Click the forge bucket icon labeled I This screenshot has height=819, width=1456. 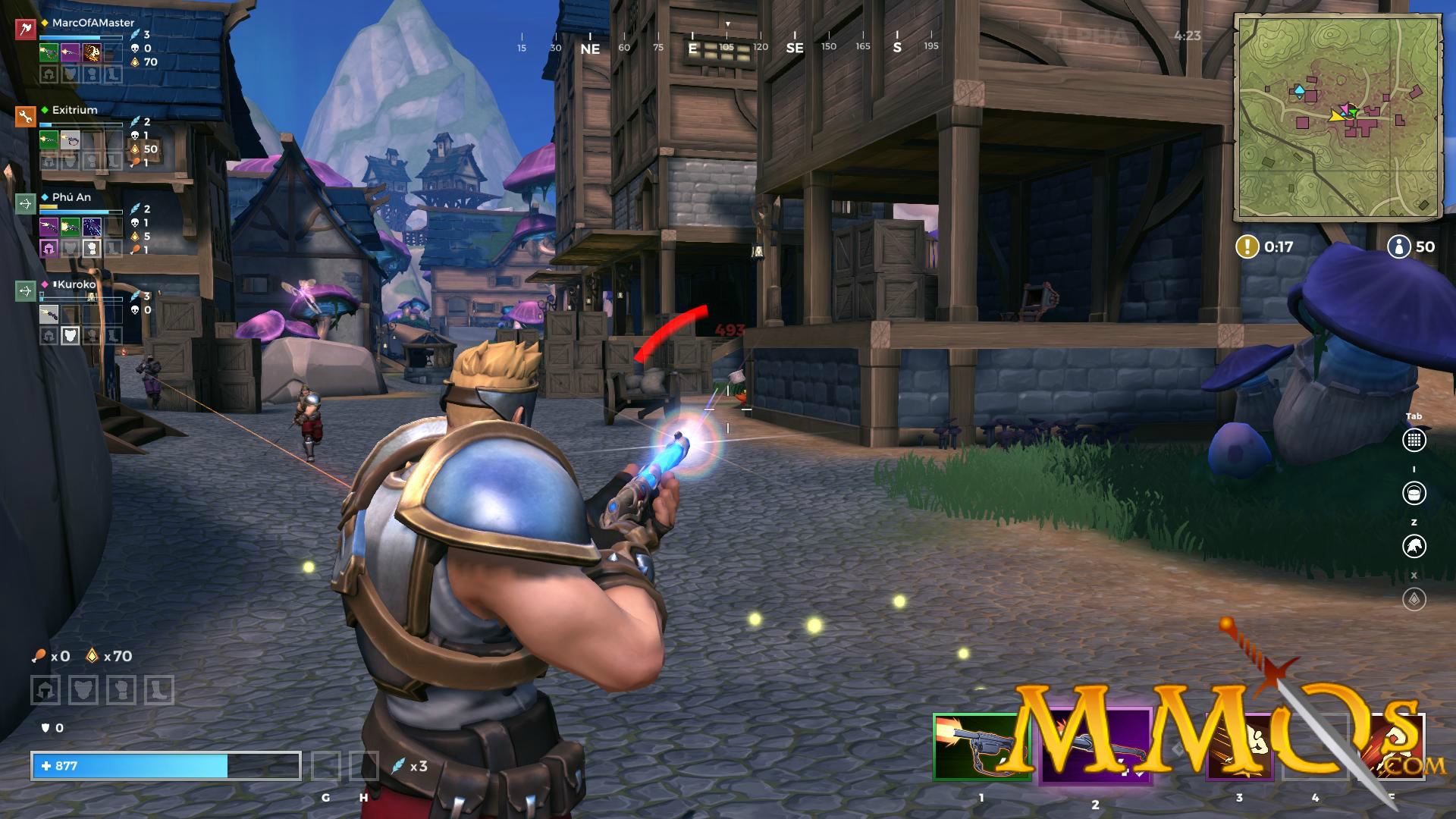click(x=1416, y=491)
